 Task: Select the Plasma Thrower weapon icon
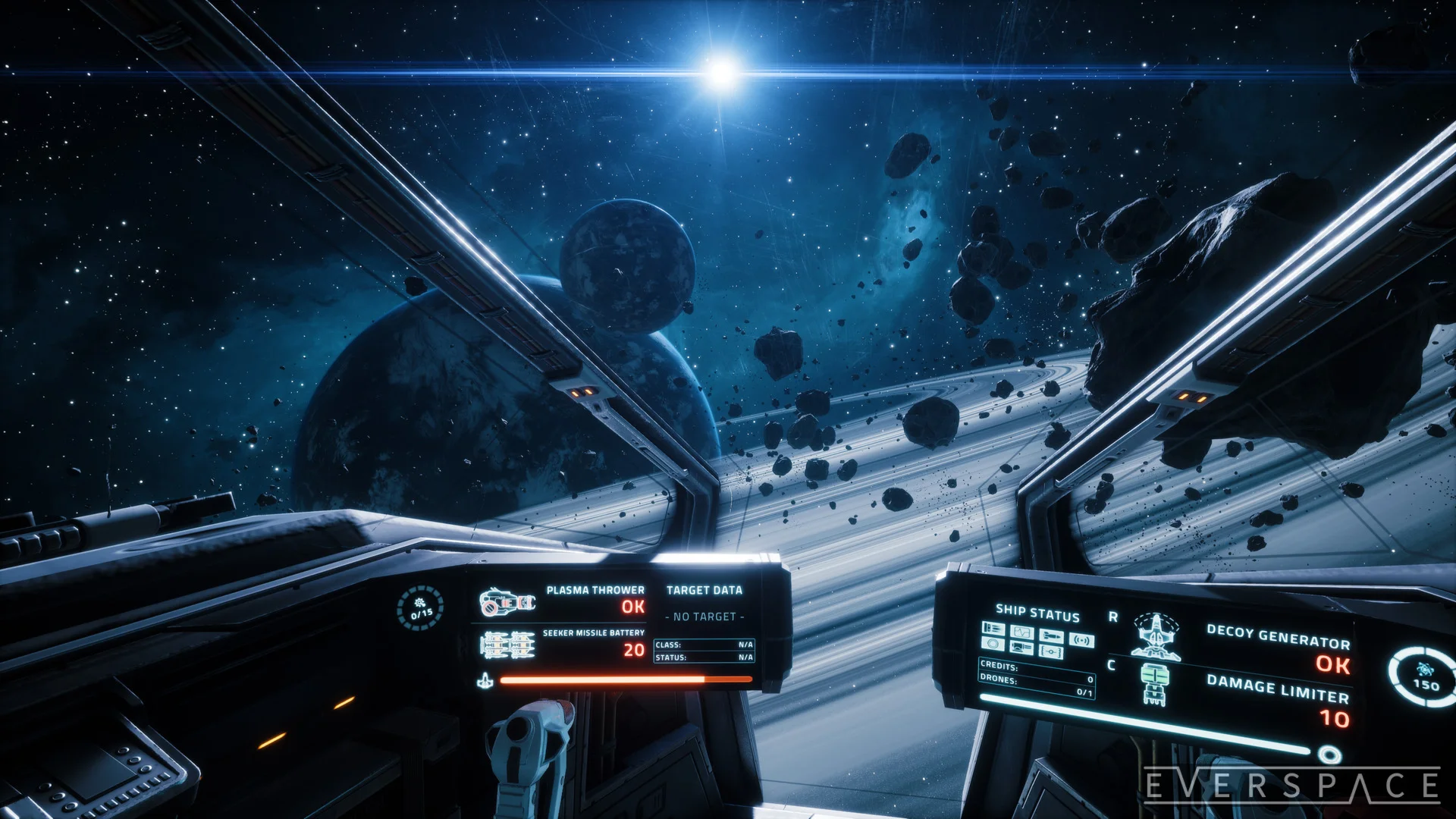[x=507, y=603]
